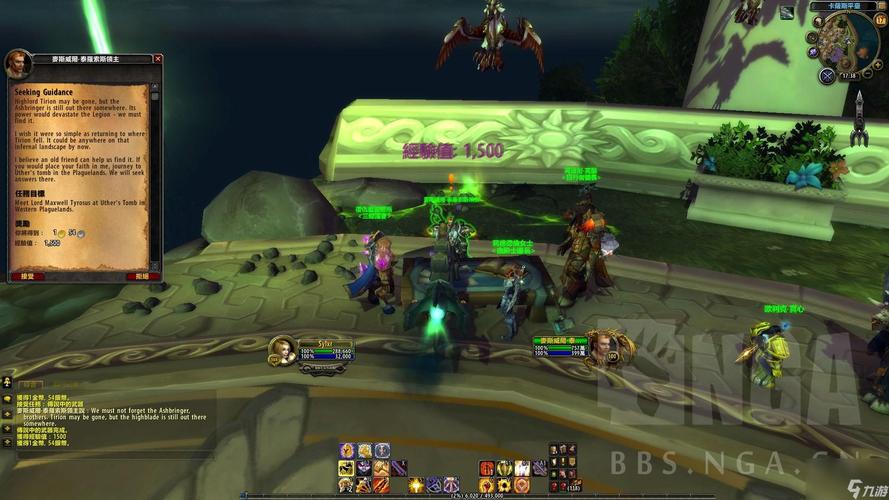Use the galloping horse ability icon
This screenshot has height=500, width=889.
(346, 468)
